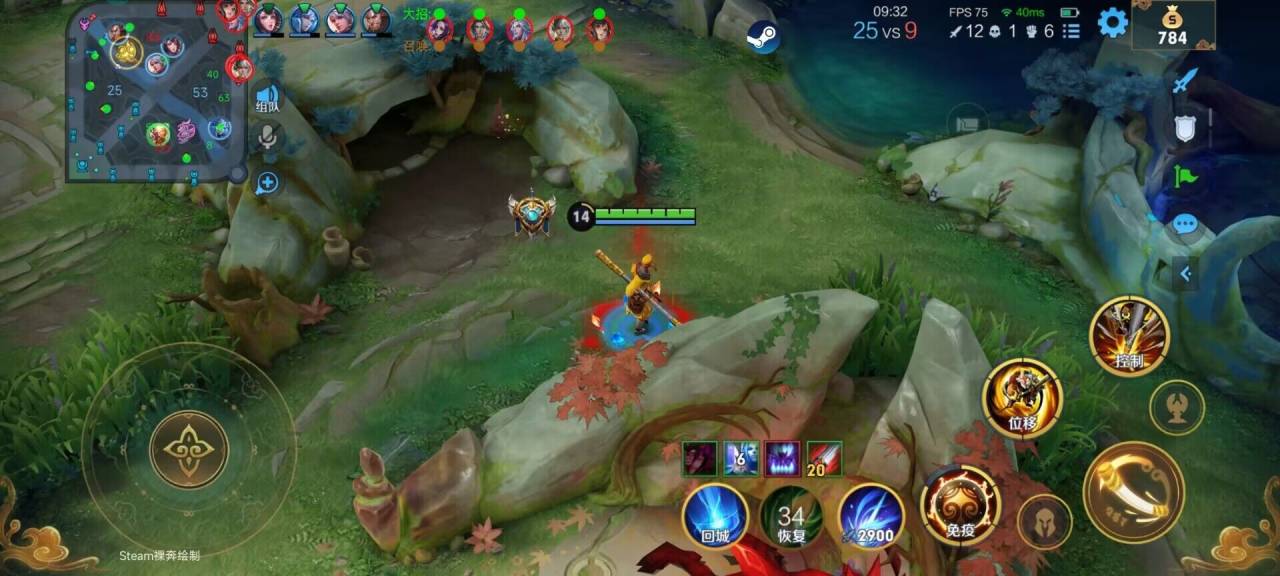
Task: Send the green flag gather signal
Action: (1185, 177)
